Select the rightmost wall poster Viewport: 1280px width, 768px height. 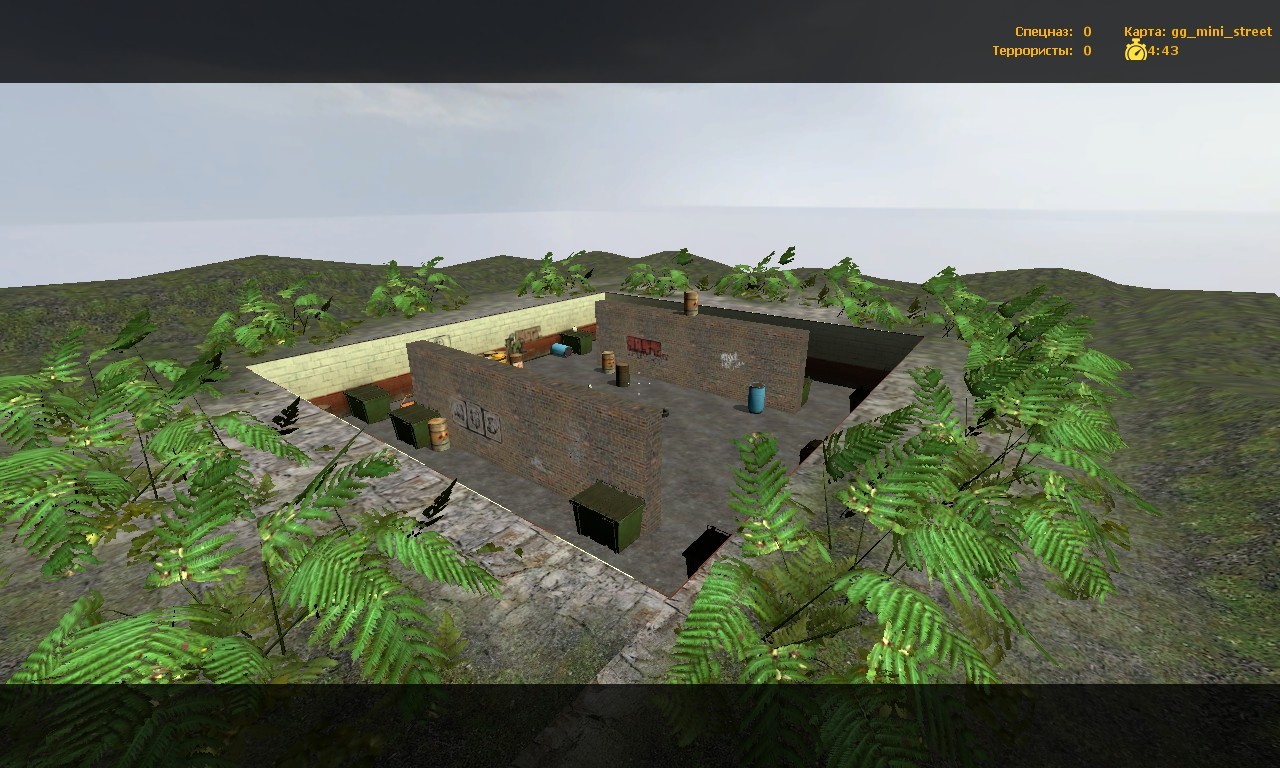tap(493, 426)
